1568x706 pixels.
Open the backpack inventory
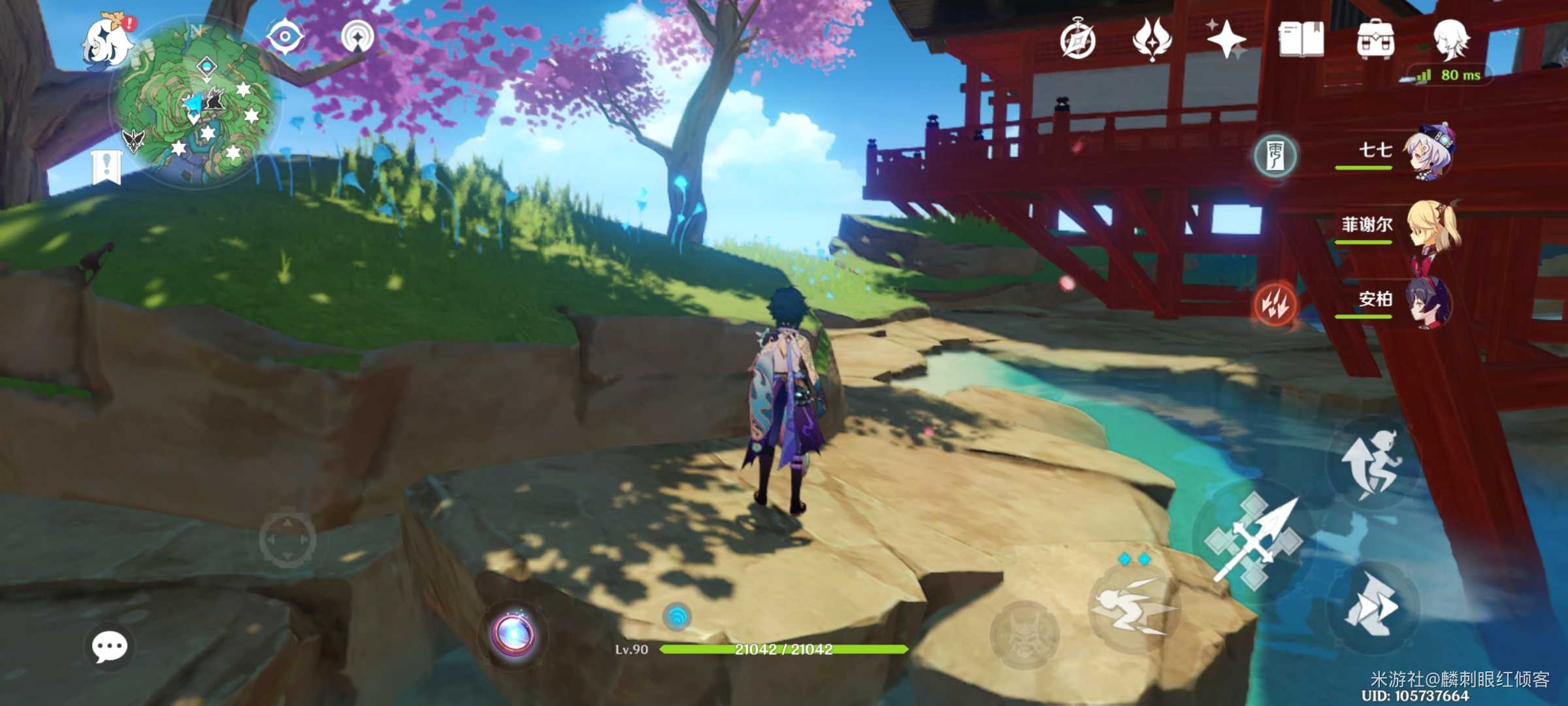click(1375, 39)
